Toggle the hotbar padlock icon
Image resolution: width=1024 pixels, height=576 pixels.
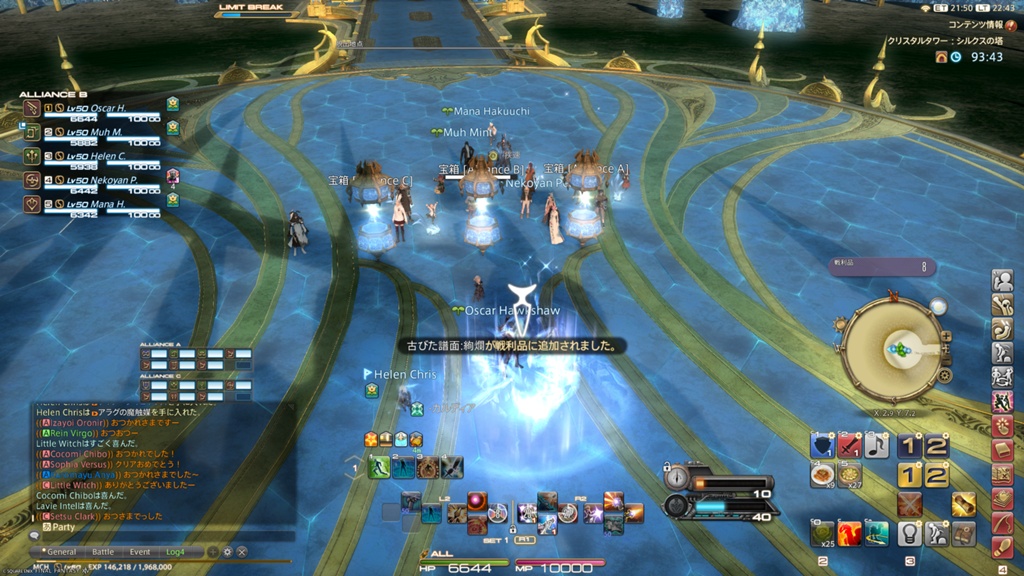tap(512, 528)
